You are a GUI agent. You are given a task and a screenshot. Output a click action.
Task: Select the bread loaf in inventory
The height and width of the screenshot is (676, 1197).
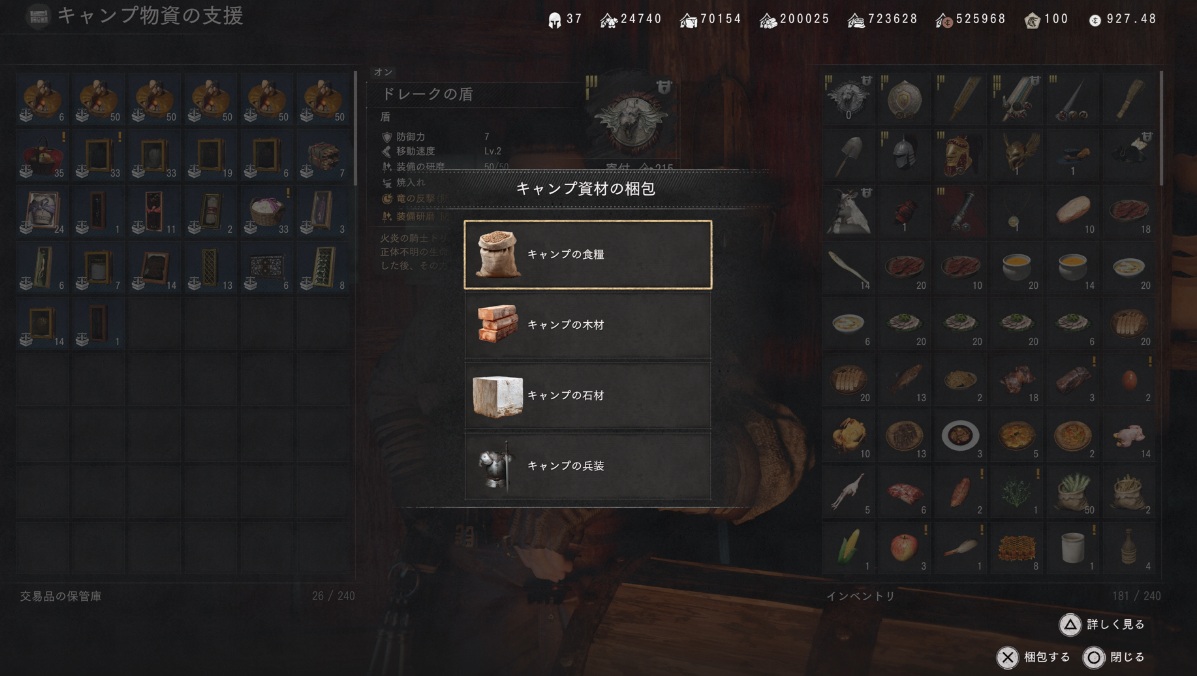point(1073,209)
